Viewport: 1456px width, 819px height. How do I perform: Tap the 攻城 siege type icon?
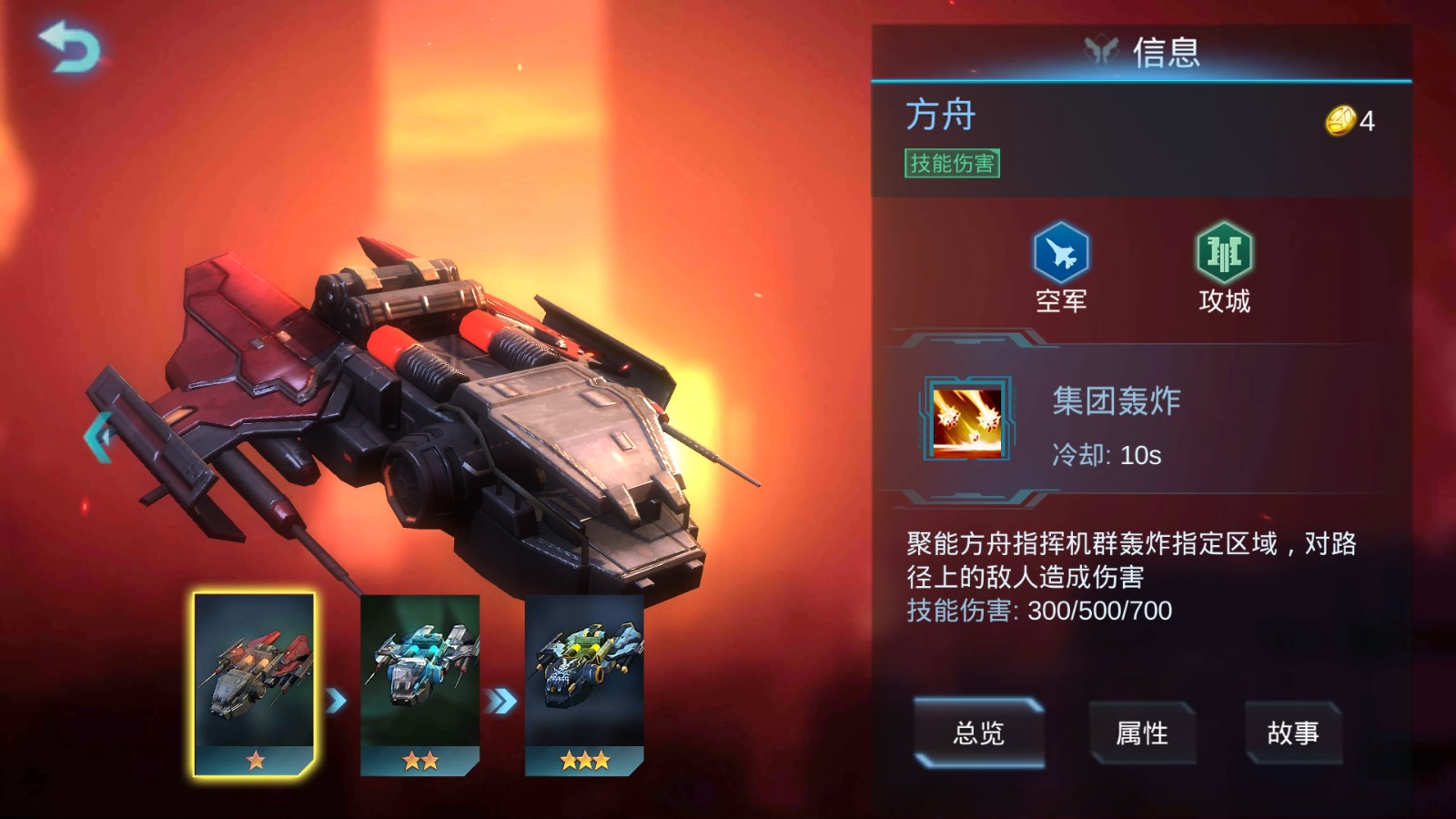(x=1224, y=253)
